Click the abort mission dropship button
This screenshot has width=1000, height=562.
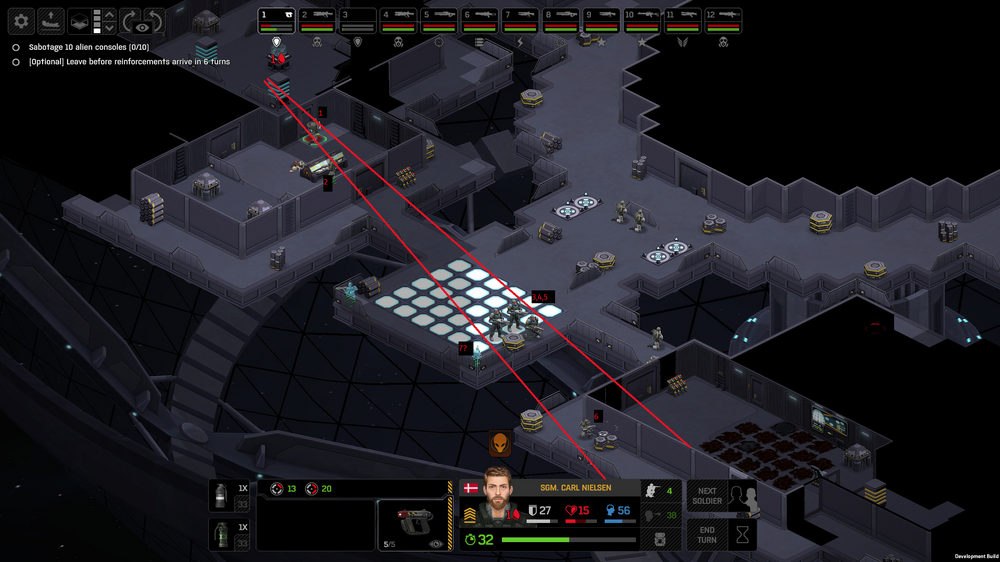50,20
